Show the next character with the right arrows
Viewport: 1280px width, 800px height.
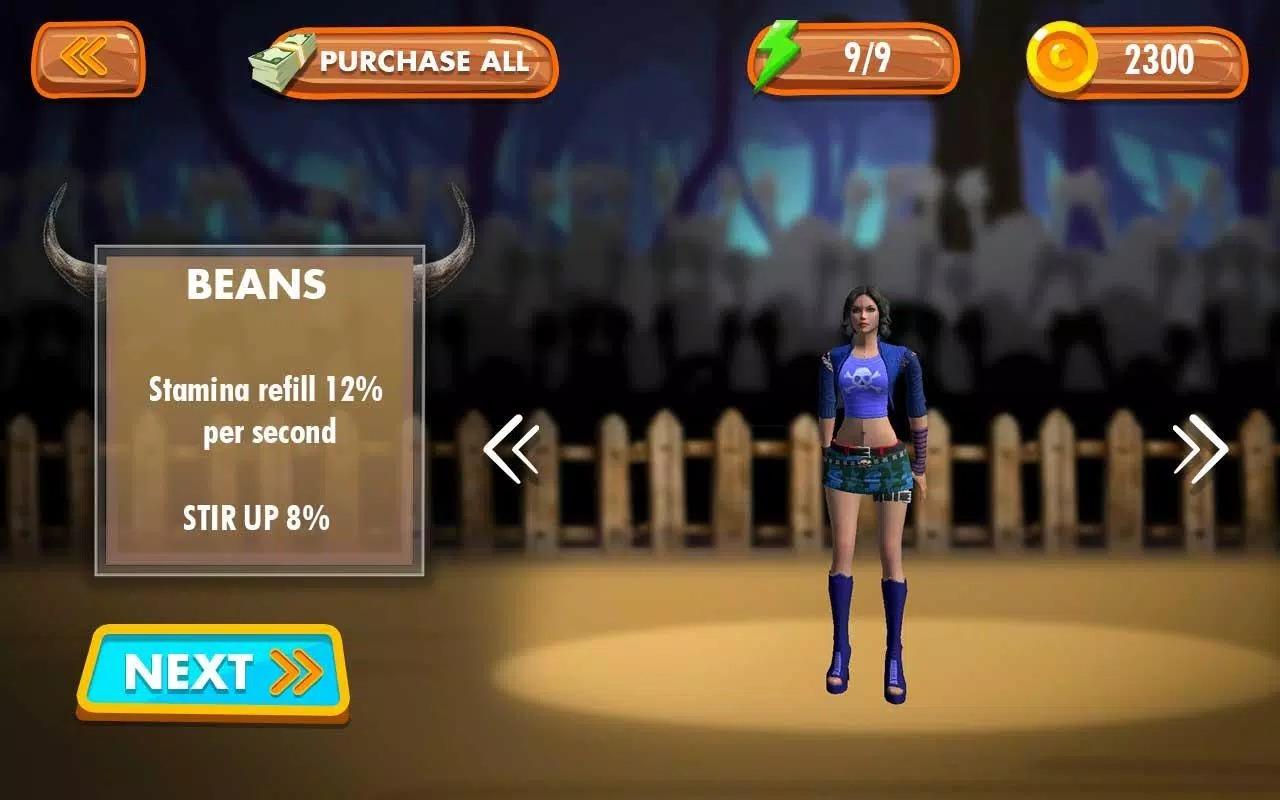[x=1200, y=449]
